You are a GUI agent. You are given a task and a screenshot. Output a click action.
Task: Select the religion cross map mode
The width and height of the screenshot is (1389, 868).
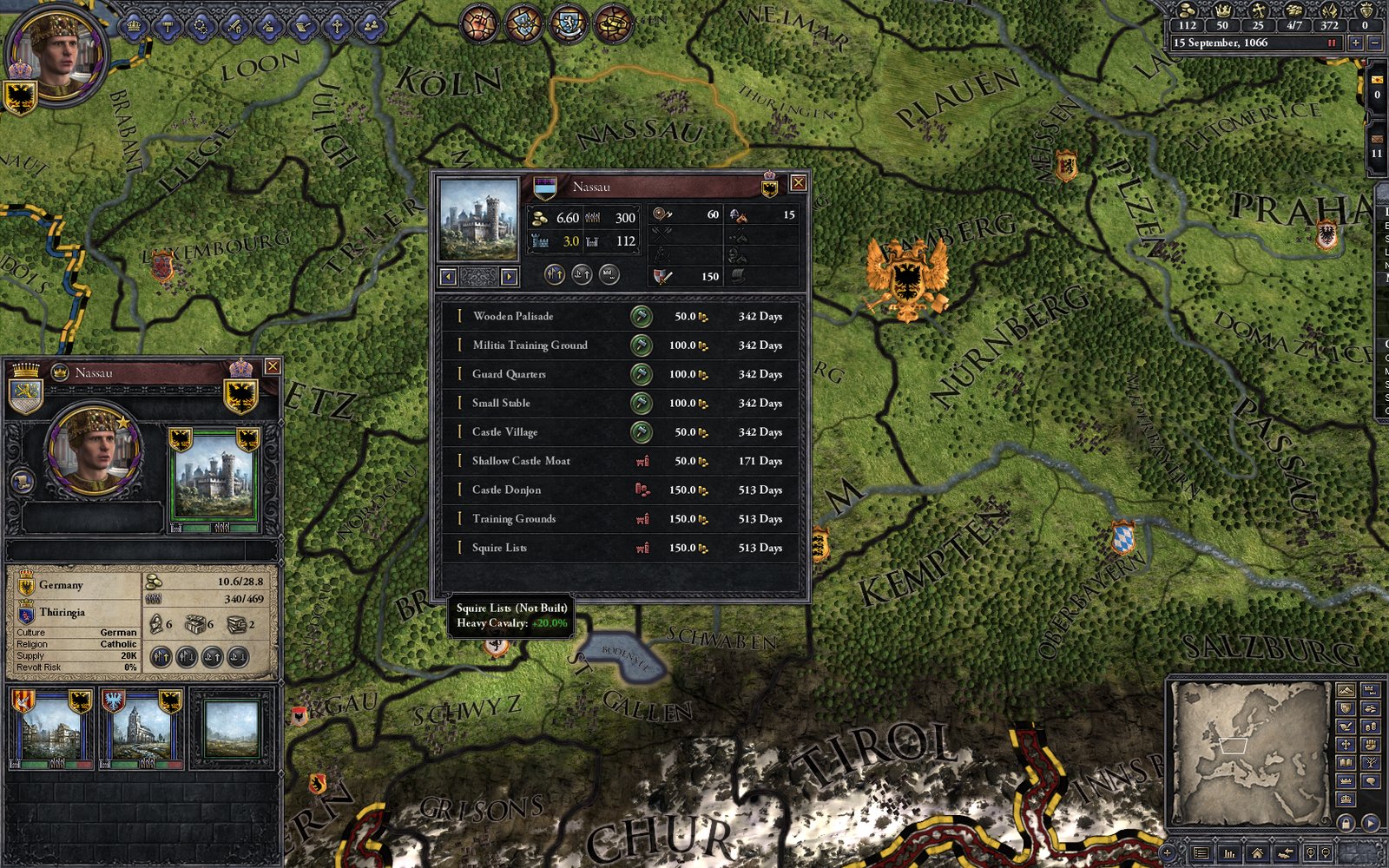[1346, 744]
